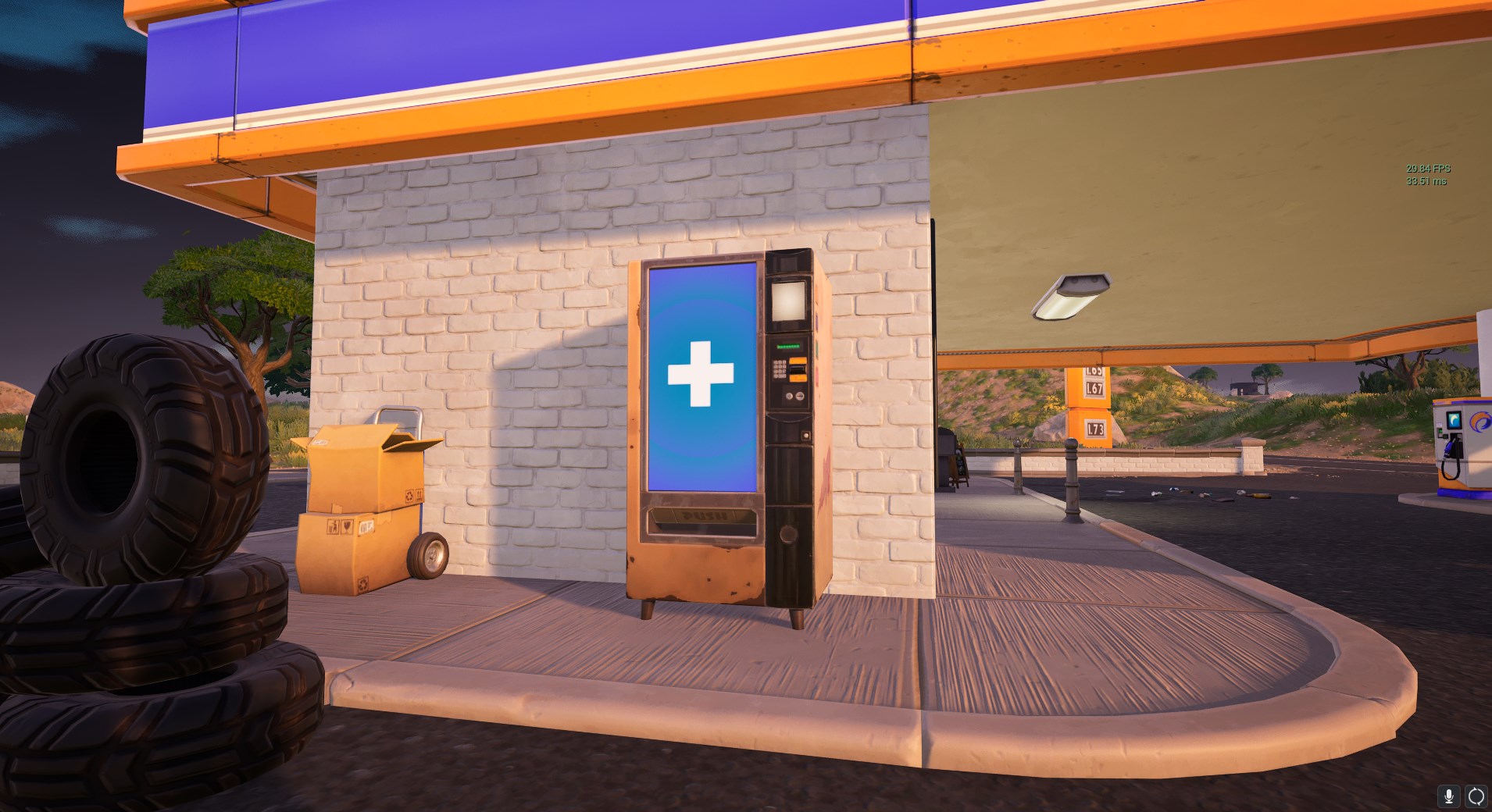Screen dimensions: 1492x812
Task: Click the microphone voice chat icon
Action: (x=1450, y=796)
